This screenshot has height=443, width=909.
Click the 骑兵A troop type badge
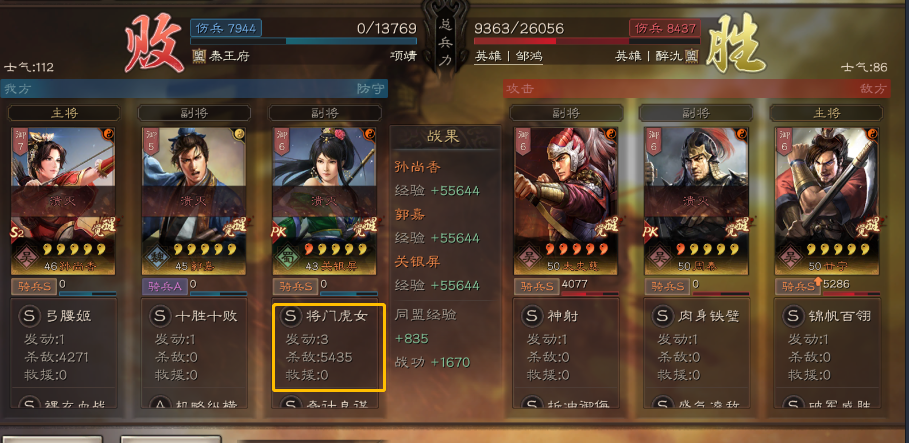[166, 286]
